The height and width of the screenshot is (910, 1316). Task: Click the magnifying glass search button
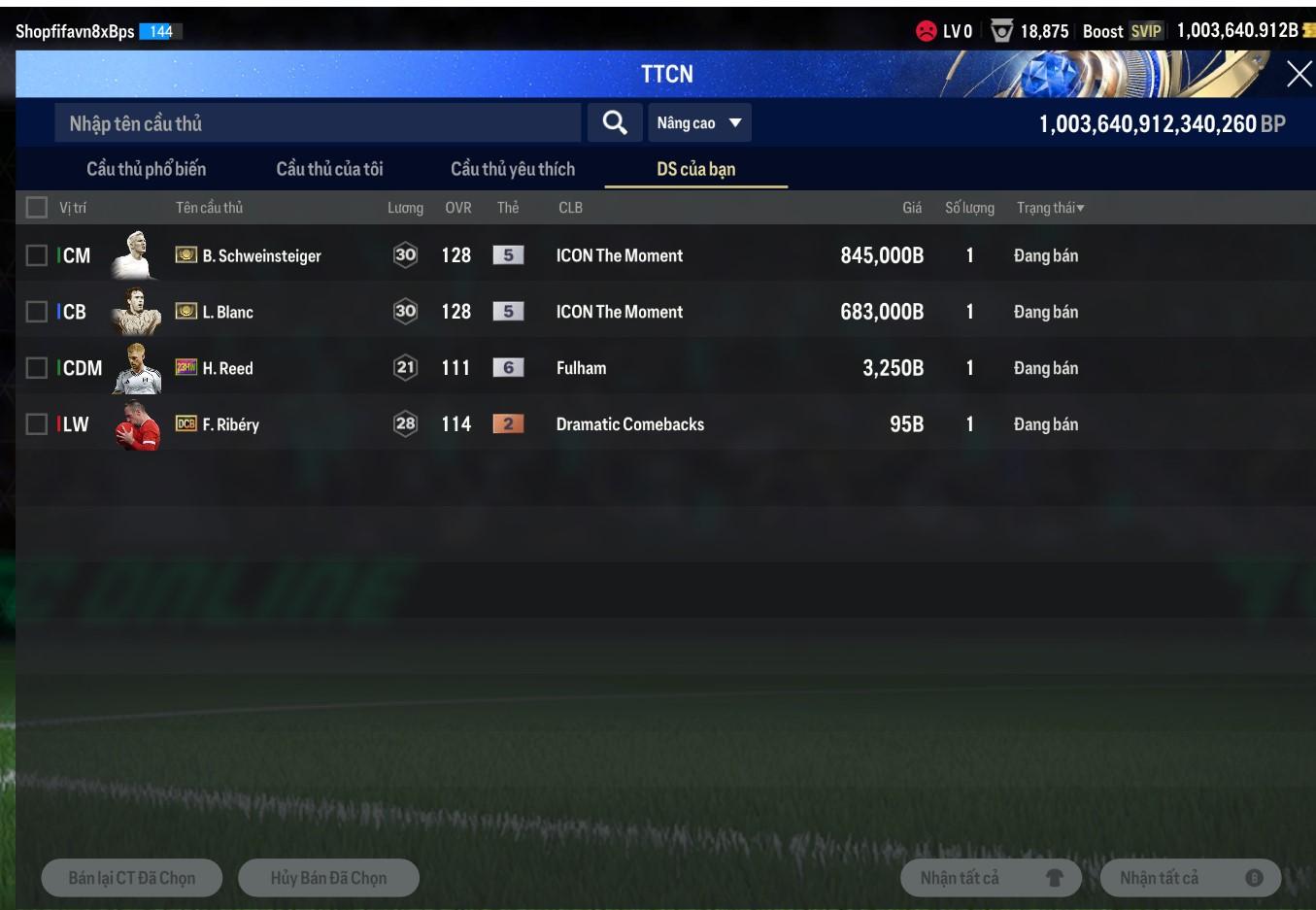(x=614, y=123)
